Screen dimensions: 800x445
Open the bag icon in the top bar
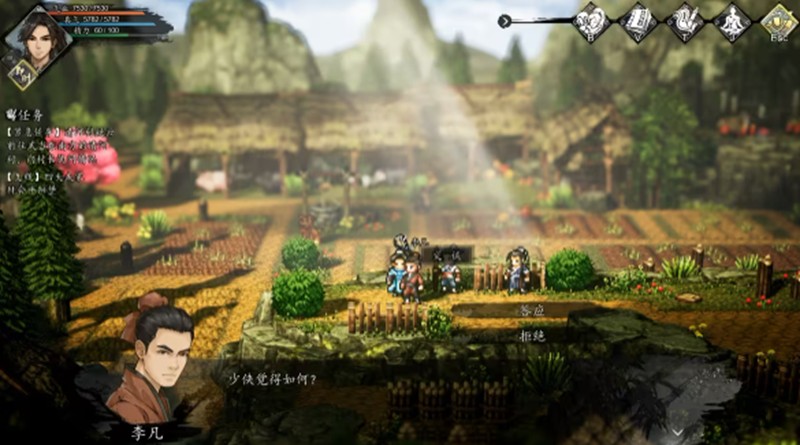pos(592,21)
